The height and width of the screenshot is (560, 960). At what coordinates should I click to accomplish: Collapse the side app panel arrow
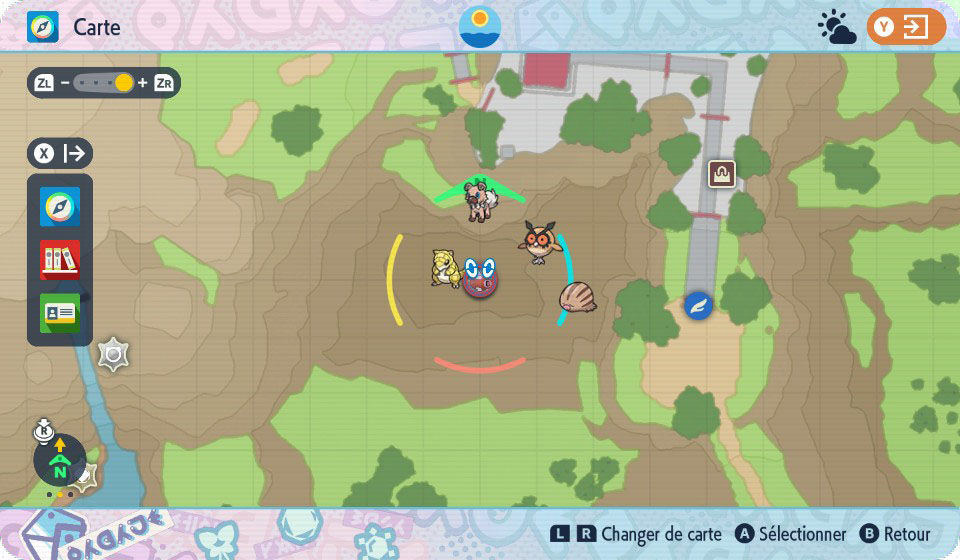(x=60, y=154)
